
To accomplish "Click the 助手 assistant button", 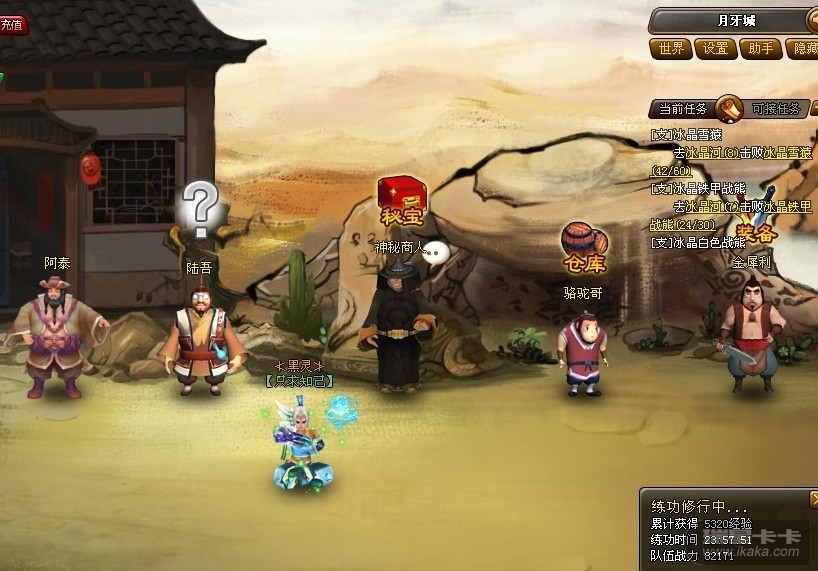I will pyautogui.click(x=761, y=48).
